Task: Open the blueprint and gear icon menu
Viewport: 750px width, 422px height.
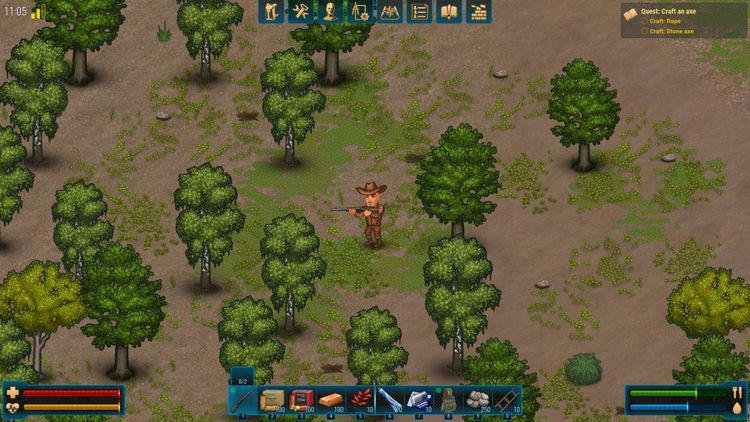Action: pyautogui.click(x=360, y=12)
